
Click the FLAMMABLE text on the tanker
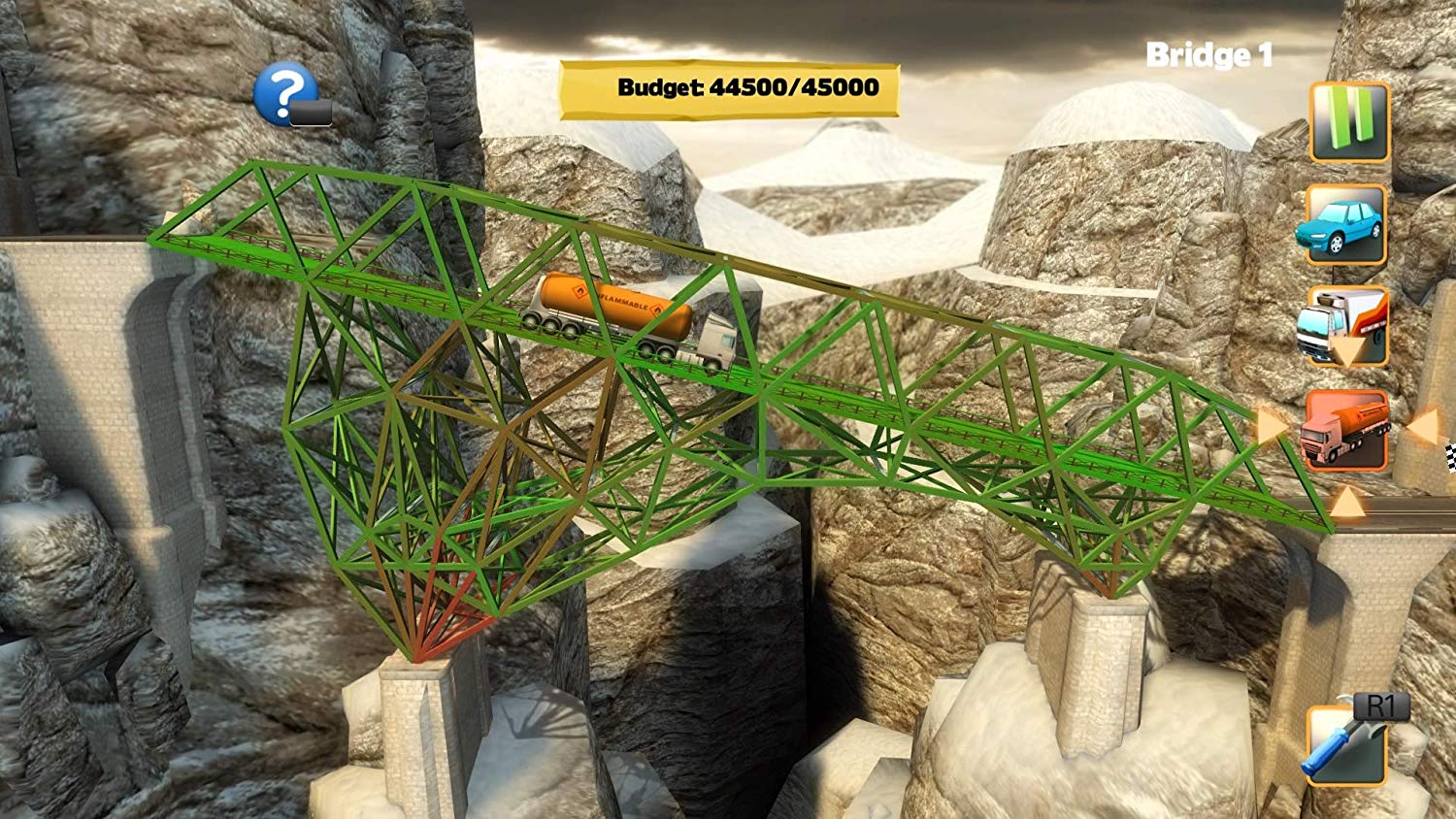pyautogui.click(x=622, y=303)
